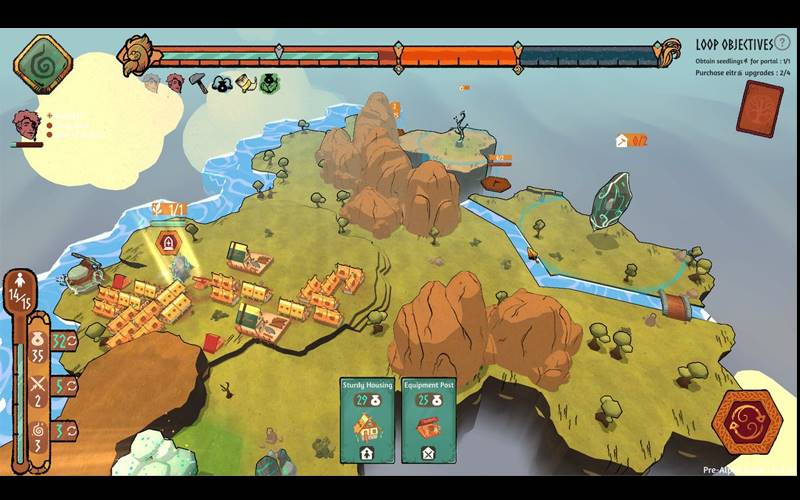800x500 pixels.
Task: Show help for Loop Objectives
Action: click(x=782, y=43)
